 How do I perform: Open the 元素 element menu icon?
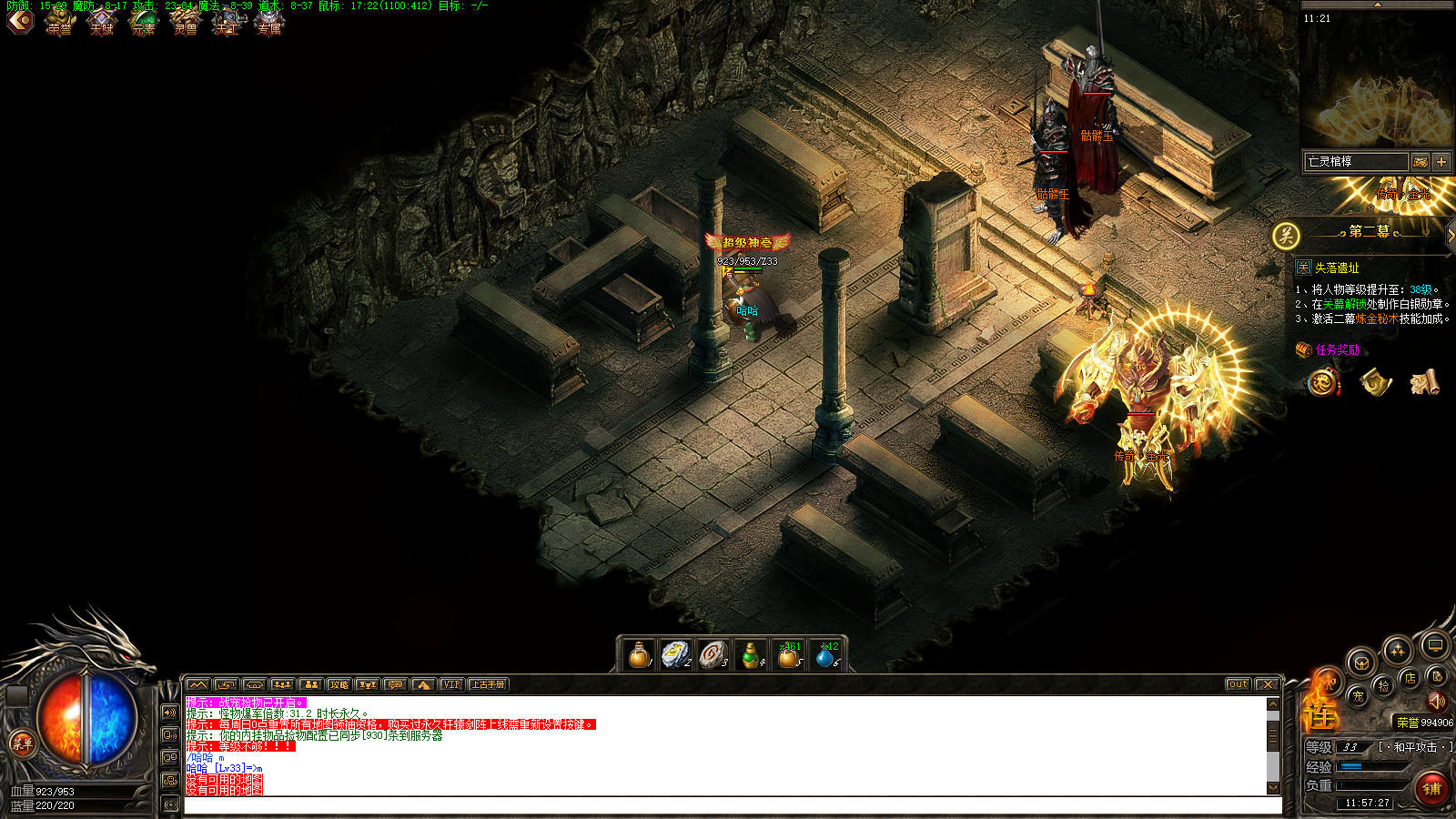pyautogui.click(x=144, y=22)
